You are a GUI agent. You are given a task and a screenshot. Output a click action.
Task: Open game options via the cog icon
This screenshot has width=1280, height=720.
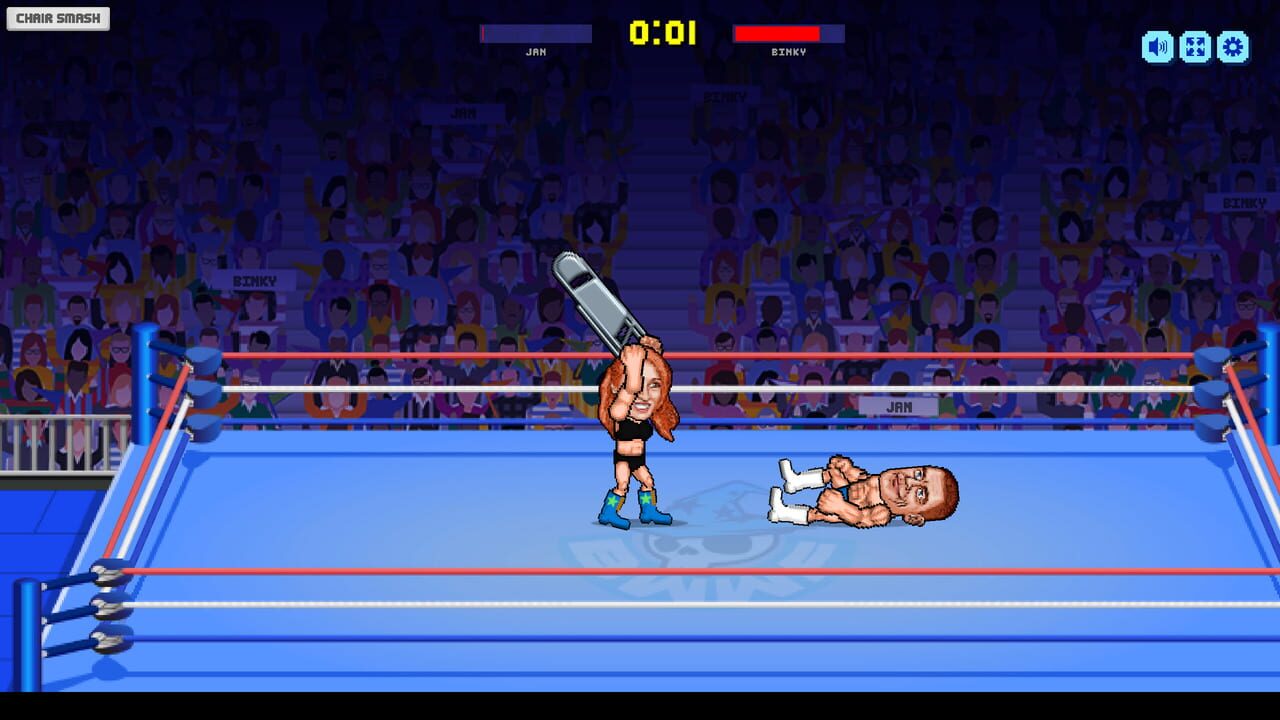1233,46
